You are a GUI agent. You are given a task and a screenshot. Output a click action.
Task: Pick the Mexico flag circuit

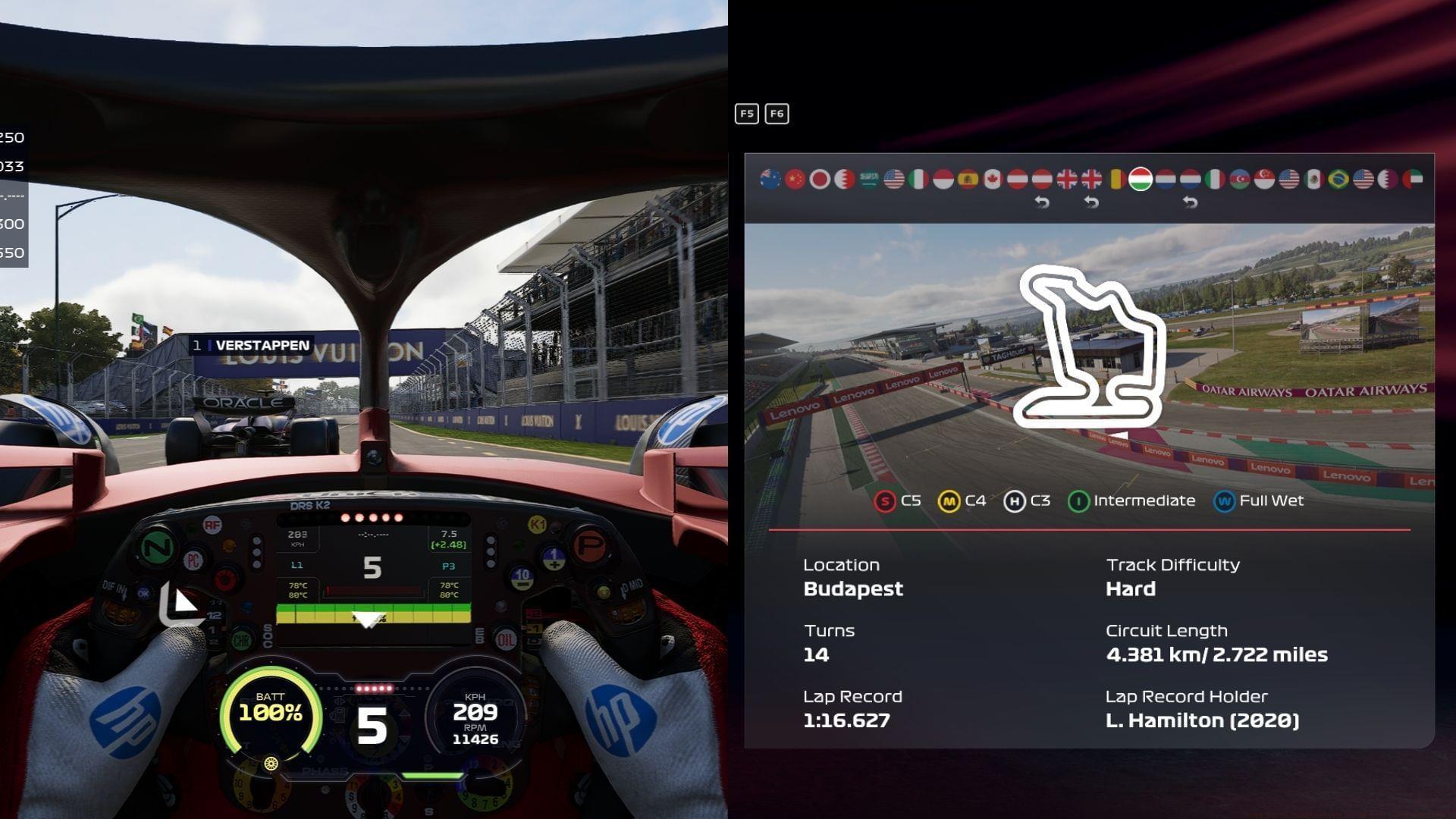click(1313, 179)
